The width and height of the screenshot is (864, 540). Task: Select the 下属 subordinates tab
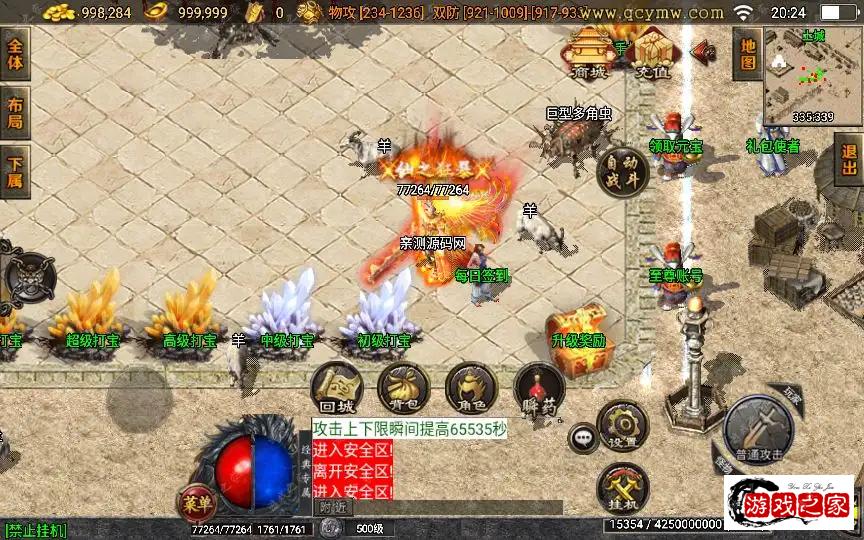coord(15,172)
